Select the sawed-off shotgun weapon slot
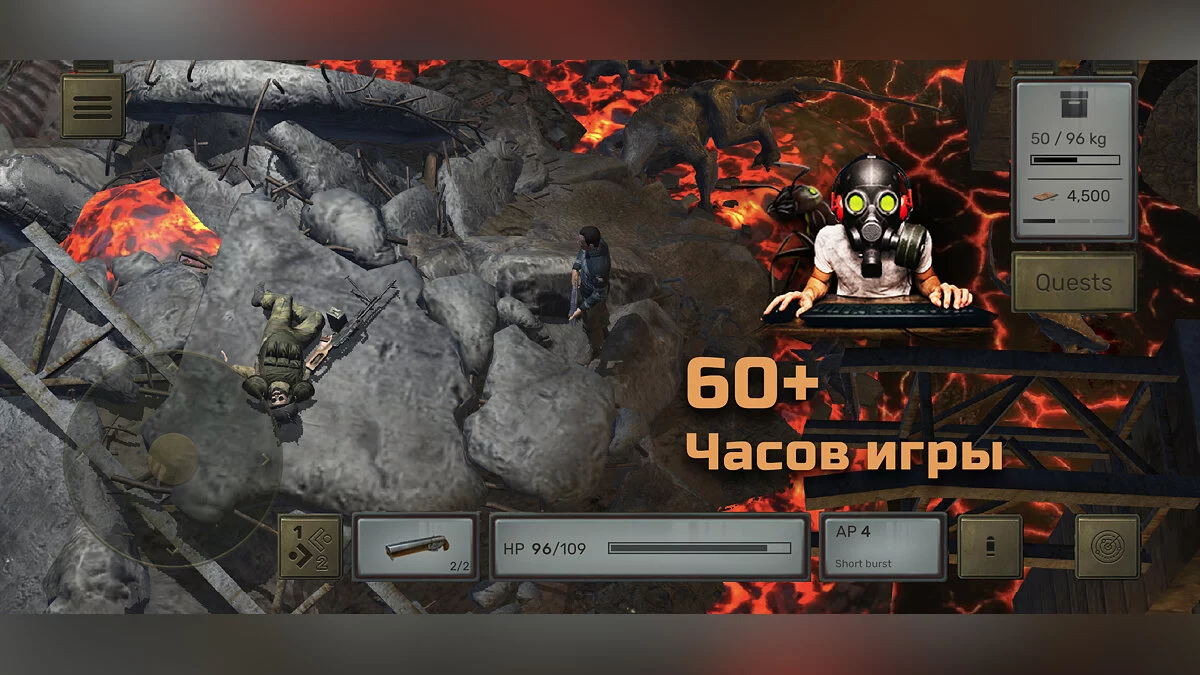The width and height of the screenshot is (1200, 675). pos(415,547)
